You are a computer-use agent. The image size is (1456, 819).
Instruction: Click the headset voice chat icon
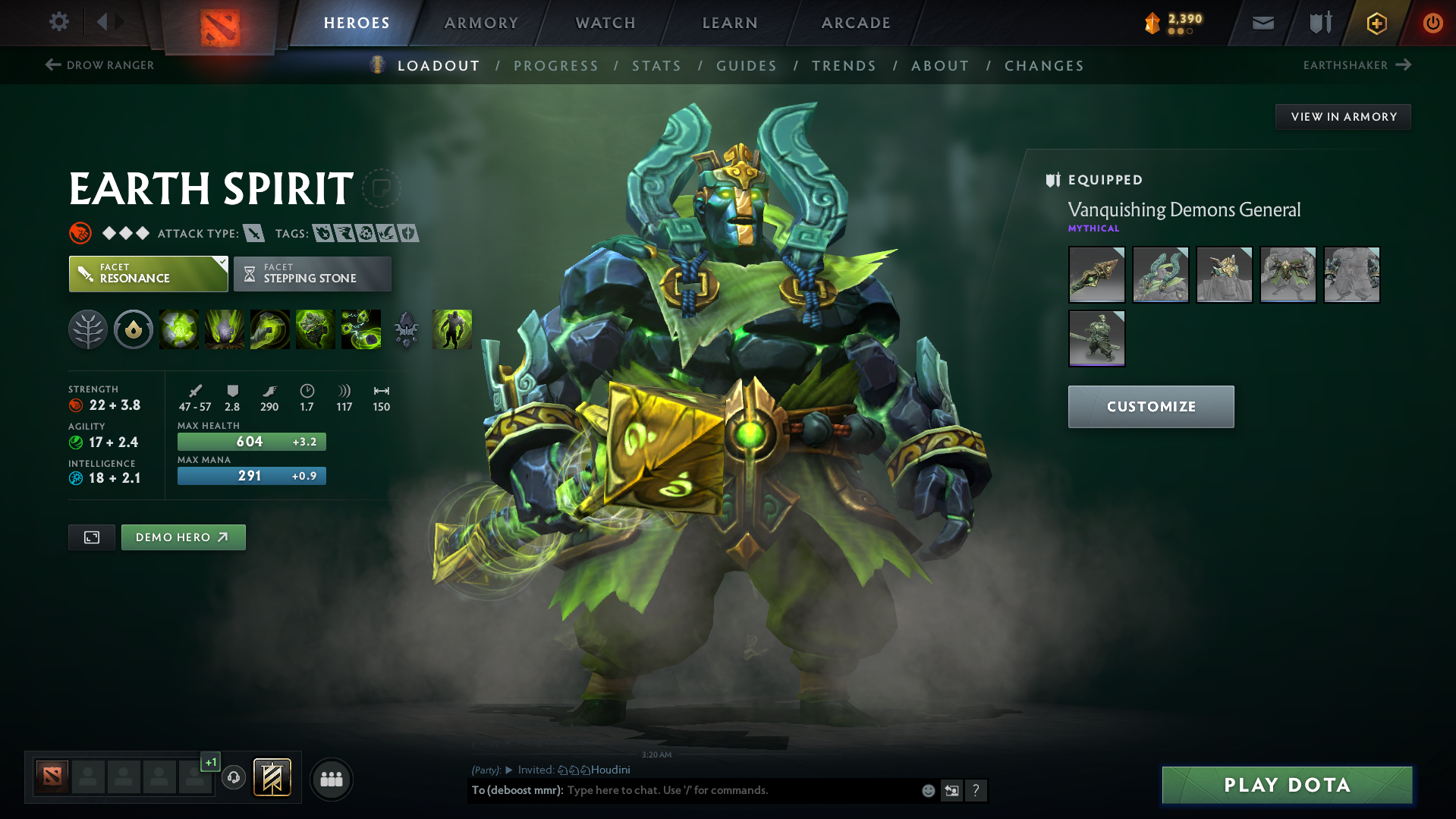[x=234, y=778]
